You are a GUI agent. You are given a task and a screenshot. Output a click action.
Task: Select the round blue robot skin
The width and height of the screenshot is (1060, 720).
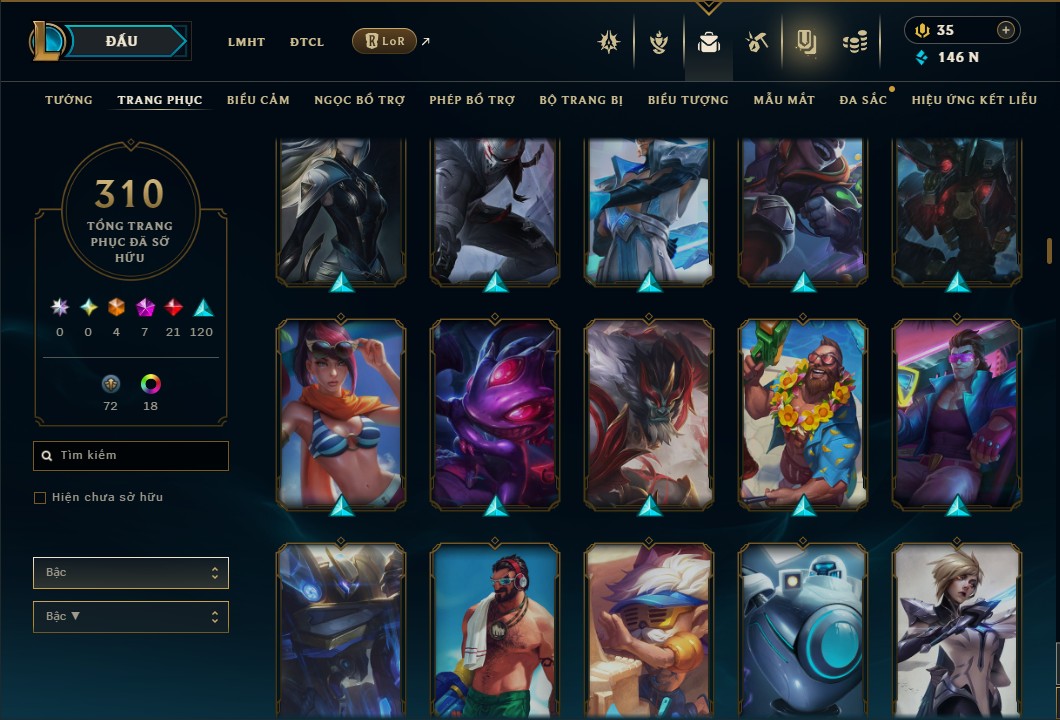(x=803, y=630)
